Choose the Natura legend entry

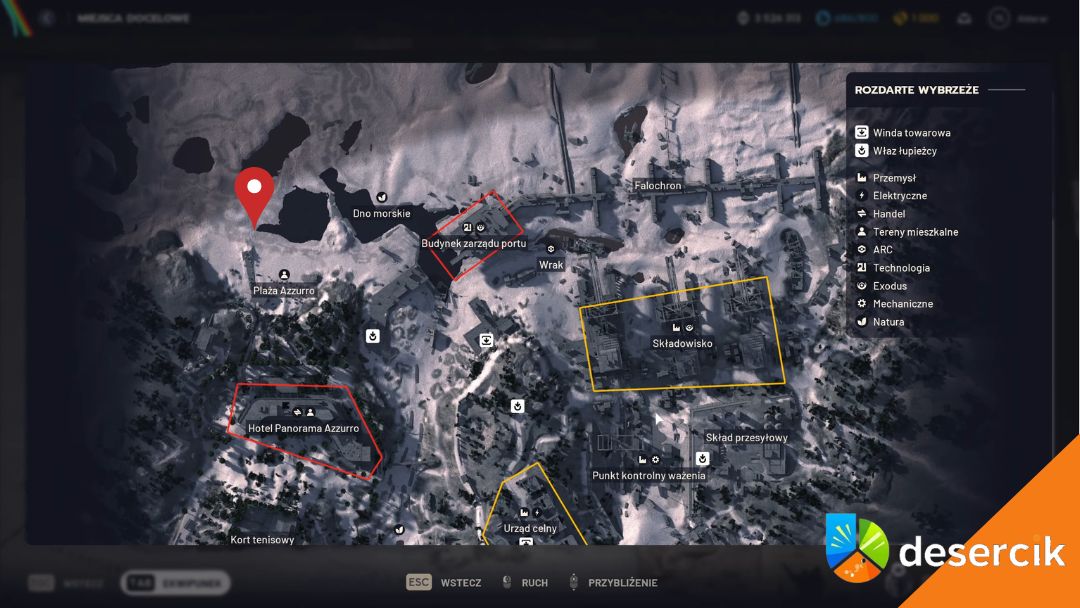click(x=888, y=322)
